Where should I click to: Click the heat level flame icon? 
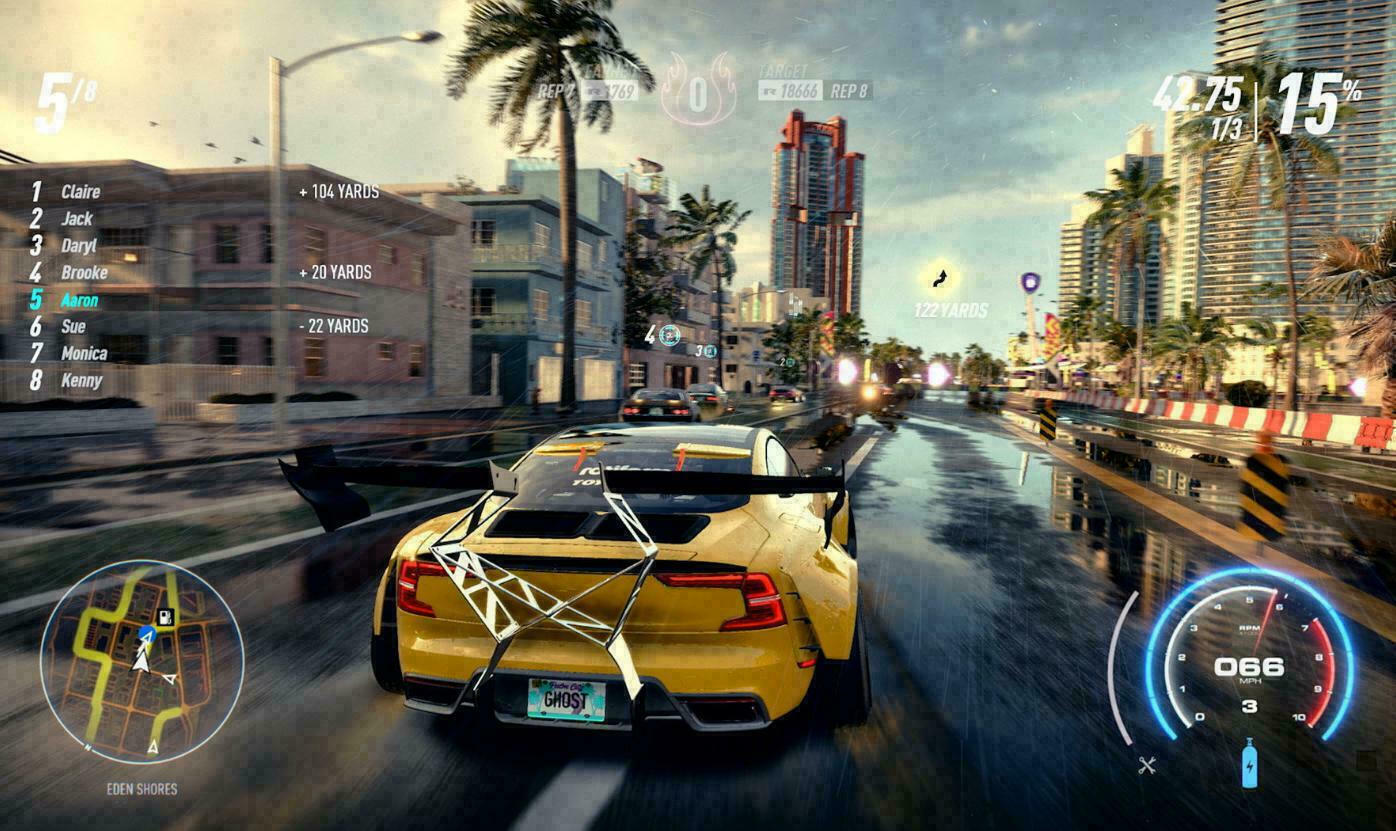[698, 89]
